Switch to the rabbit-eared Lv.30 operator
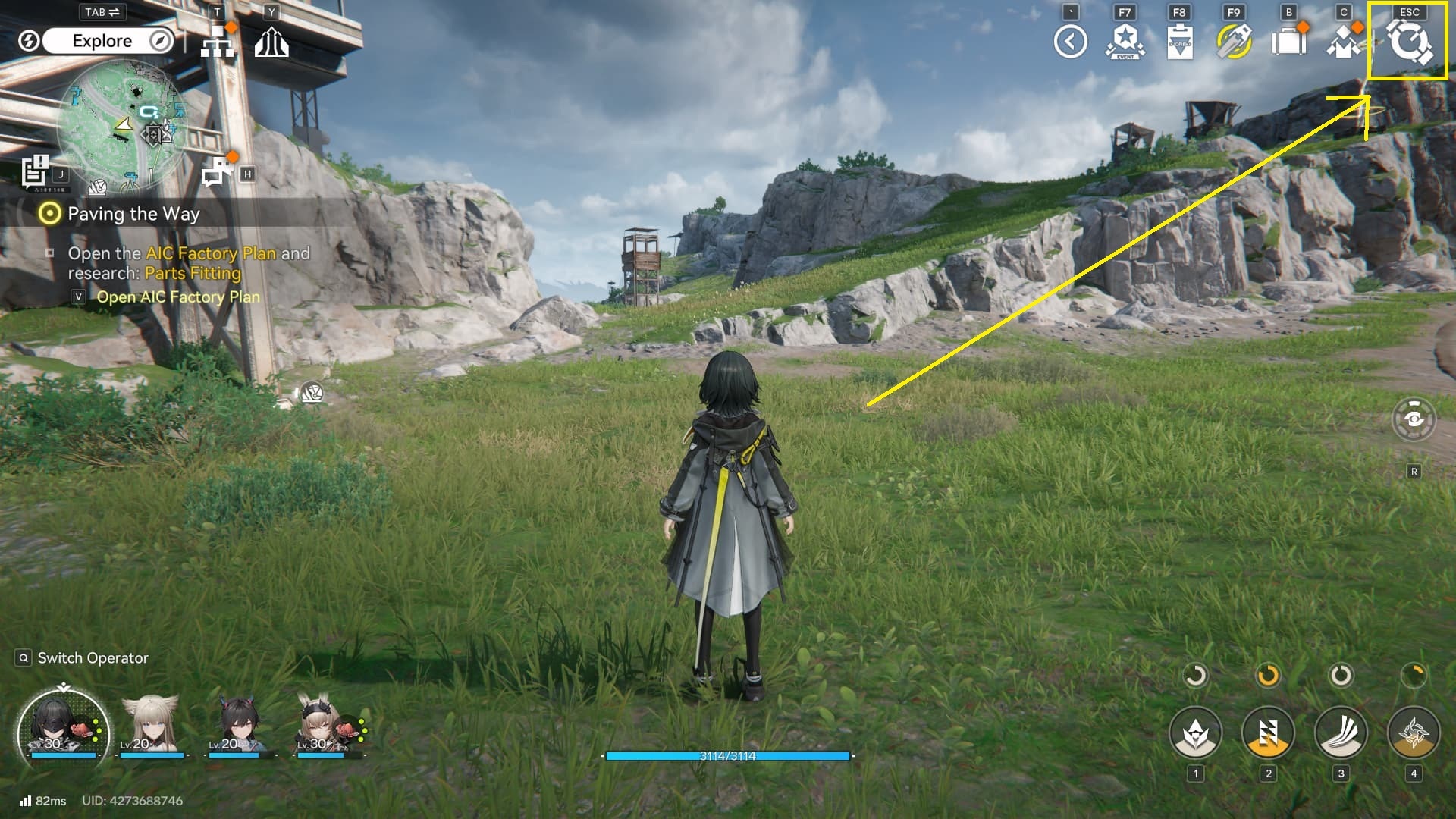Image resolution: width=1456 pixels, height=819 pixels. click(326, 726)
